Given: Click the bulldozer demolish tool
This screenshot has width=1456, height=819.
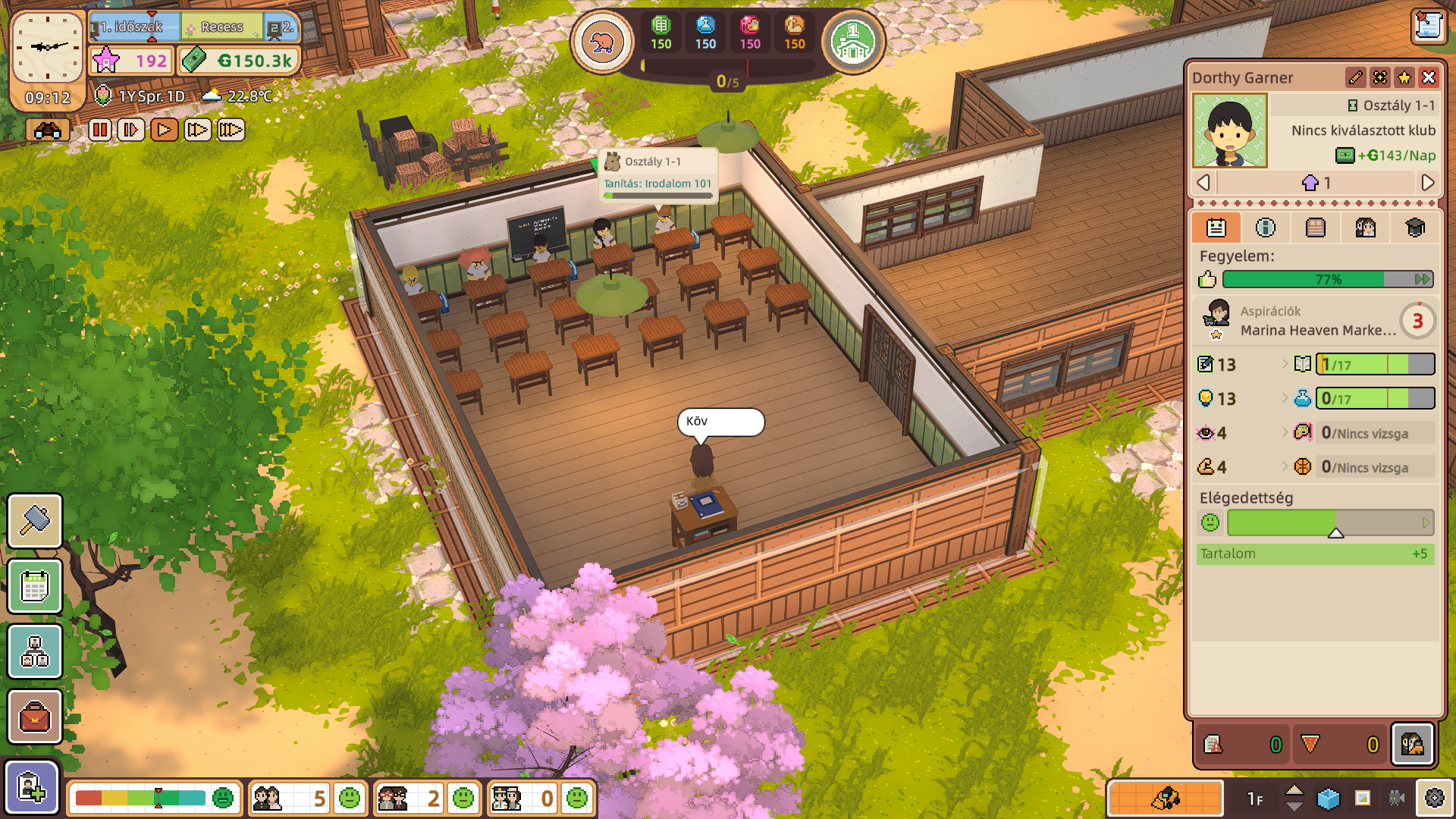Looking at the screenshot, I should tap(1166, 798).
